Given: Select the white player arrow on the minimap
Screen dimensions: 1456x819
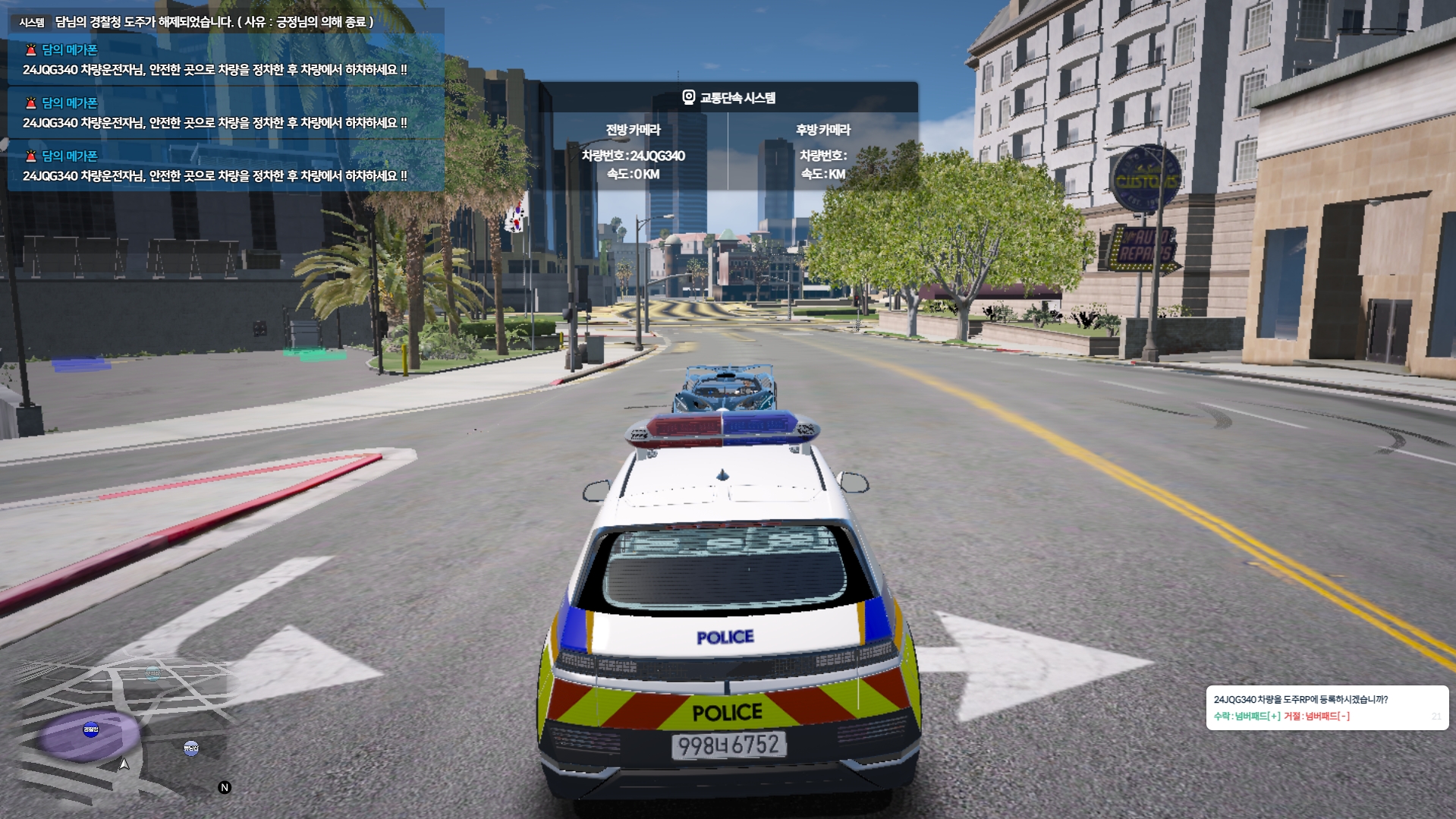Looking at the screenshot, I should point(124,764).
